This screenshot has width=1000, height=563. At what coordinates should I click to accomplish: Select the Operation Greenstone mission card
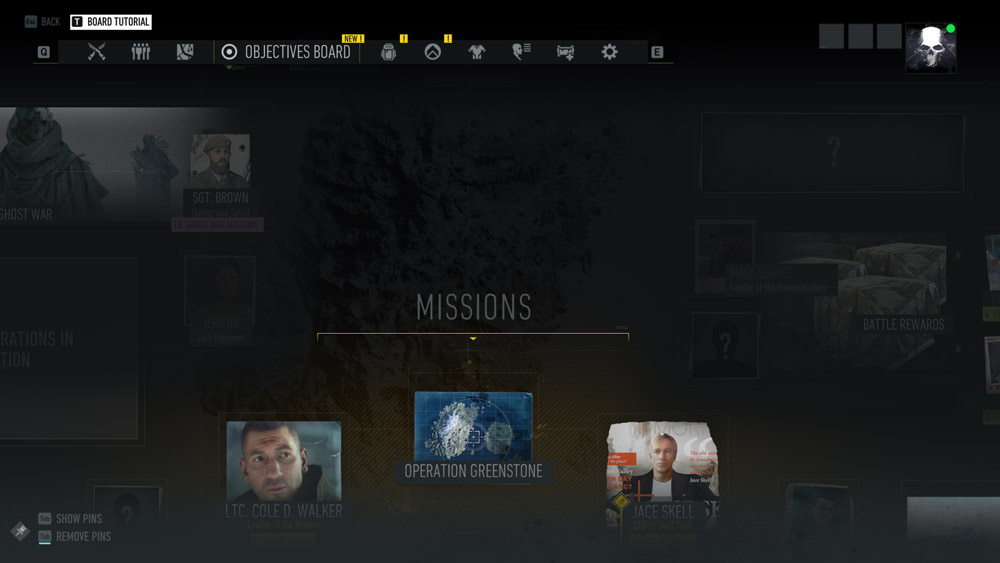tap(473, 436)
